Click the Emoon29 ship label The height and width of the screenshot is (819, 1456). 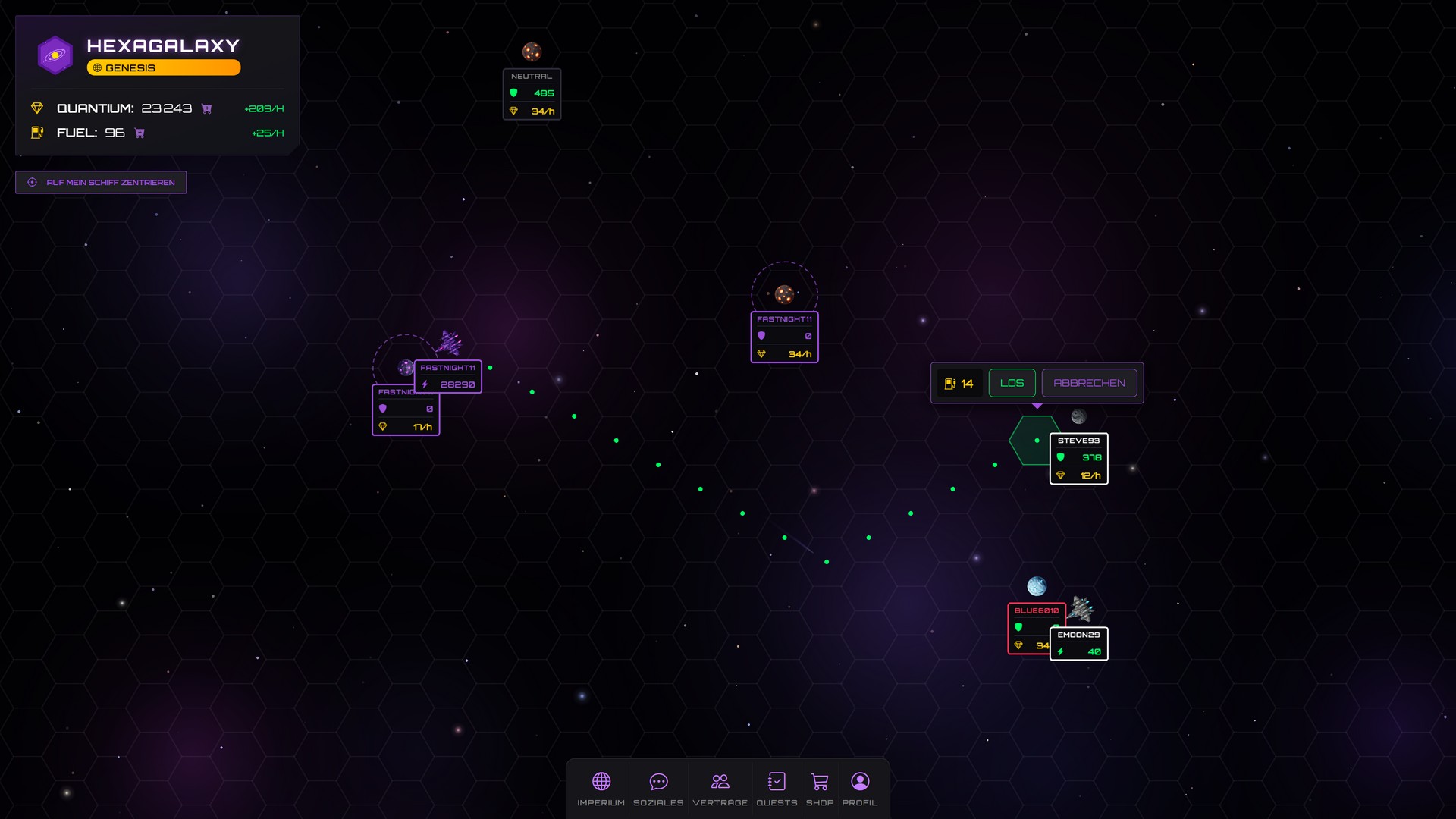pyautogui.click(x=1078, y=643)
